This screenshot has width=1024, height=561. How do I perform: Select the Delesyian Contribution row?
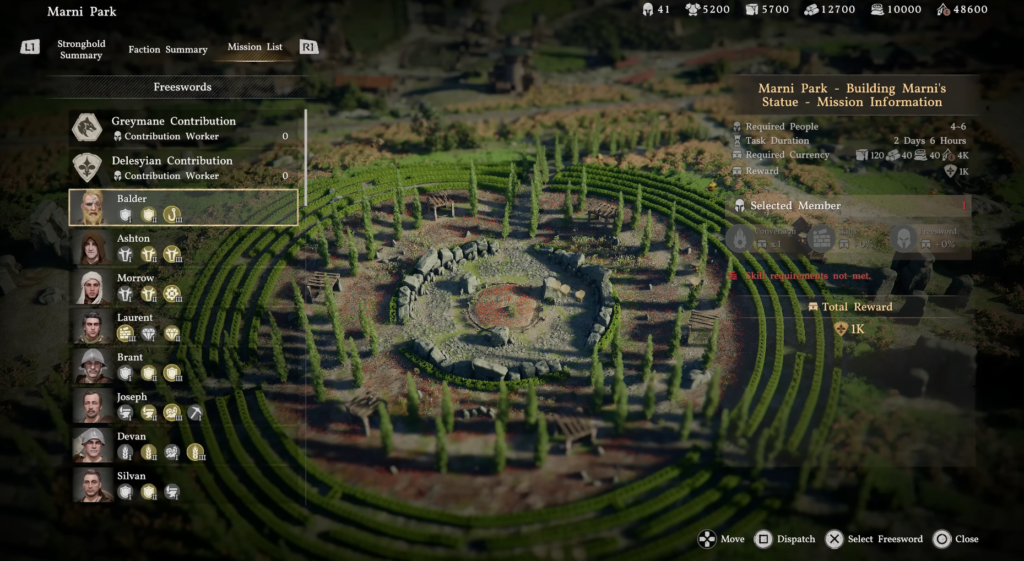coord(184,167)
